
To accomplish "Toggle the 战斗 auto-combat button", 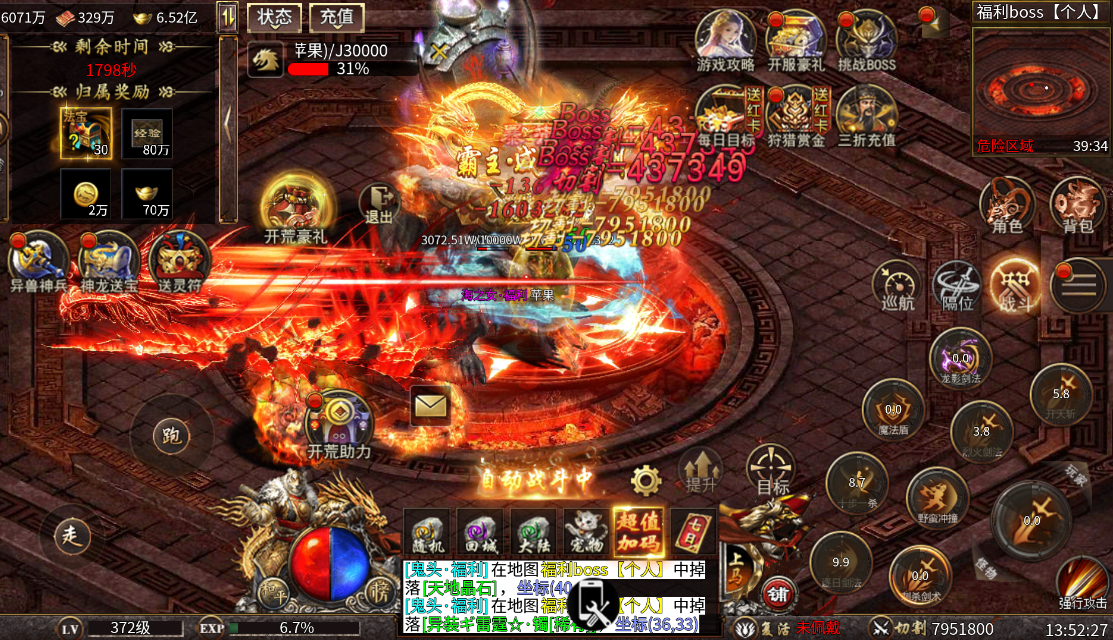I will pos(1014,285).
